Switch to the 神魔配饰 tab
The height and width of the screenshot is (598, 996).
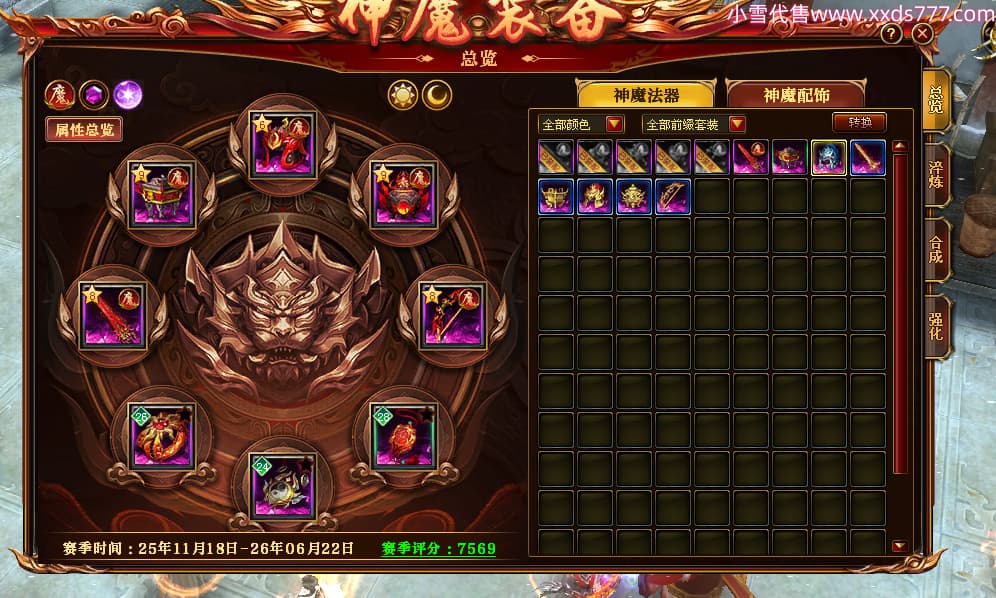click(x=798, y=95)
